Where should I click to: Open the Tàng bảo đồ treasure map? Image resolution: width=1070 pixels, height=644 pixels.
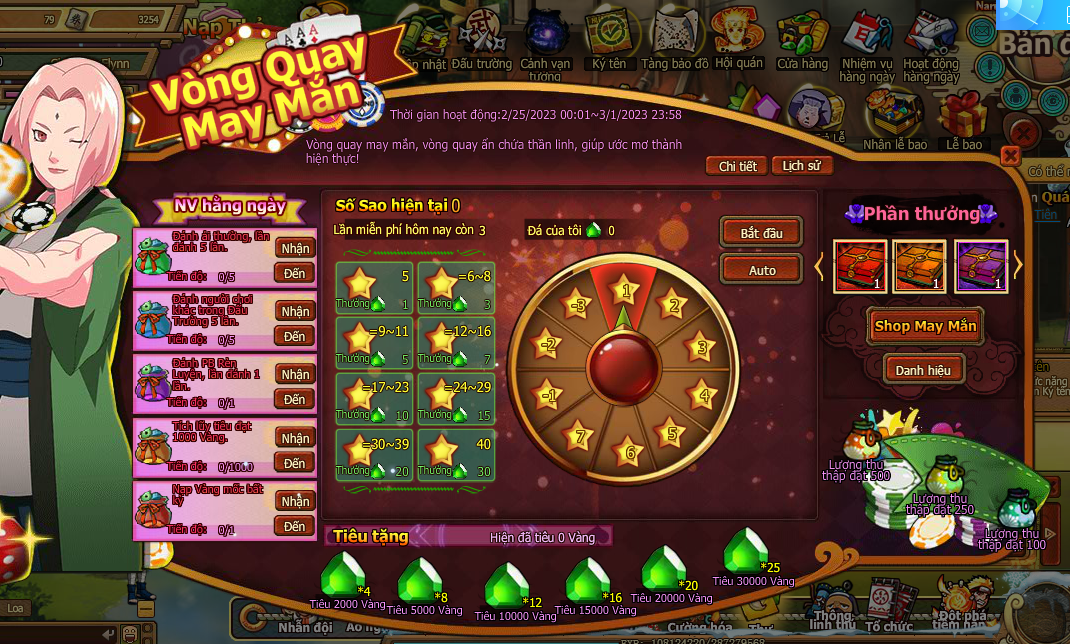675,42
